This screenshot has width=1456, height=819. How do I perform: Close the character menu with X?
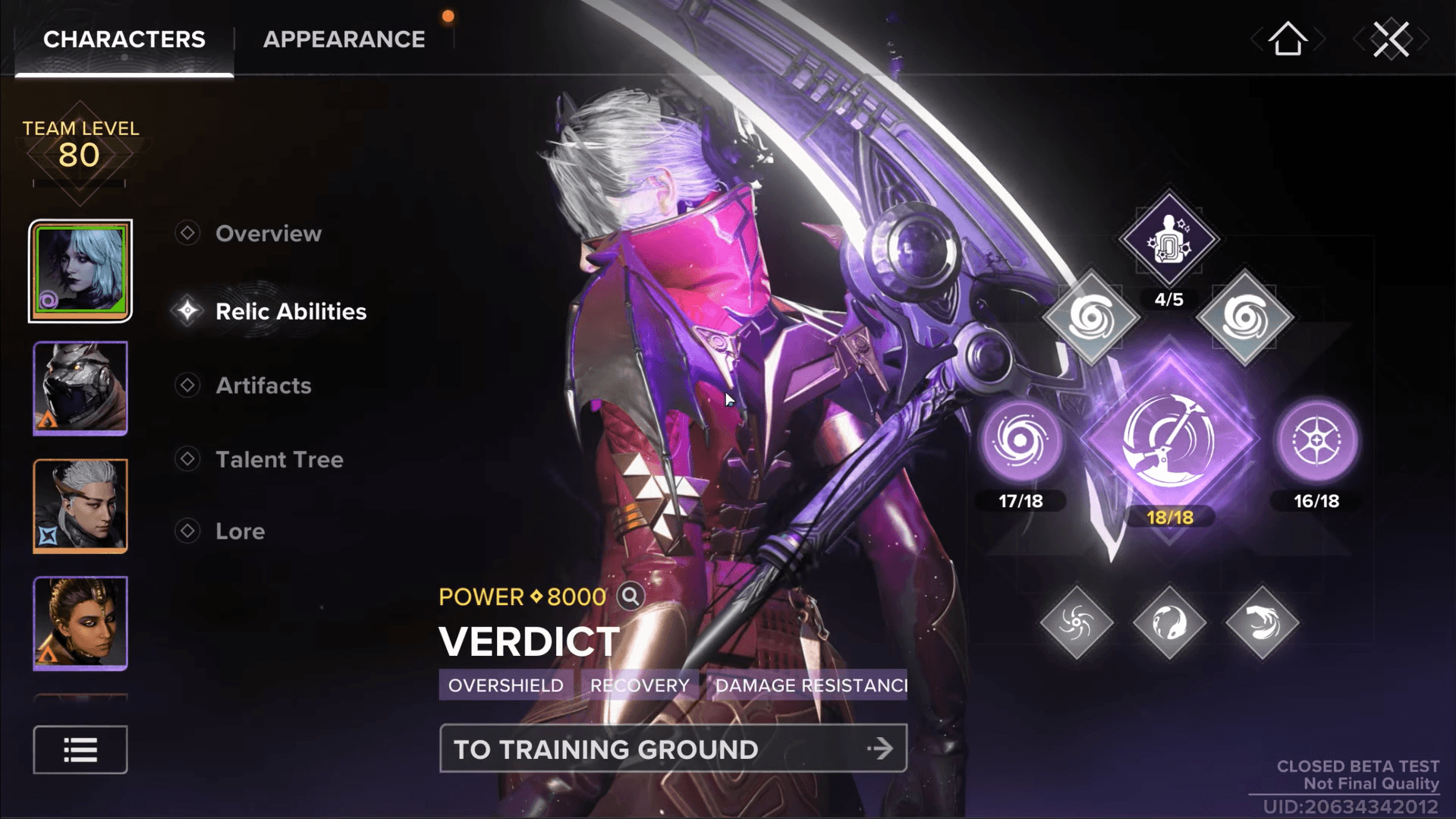pos(1391,39)
